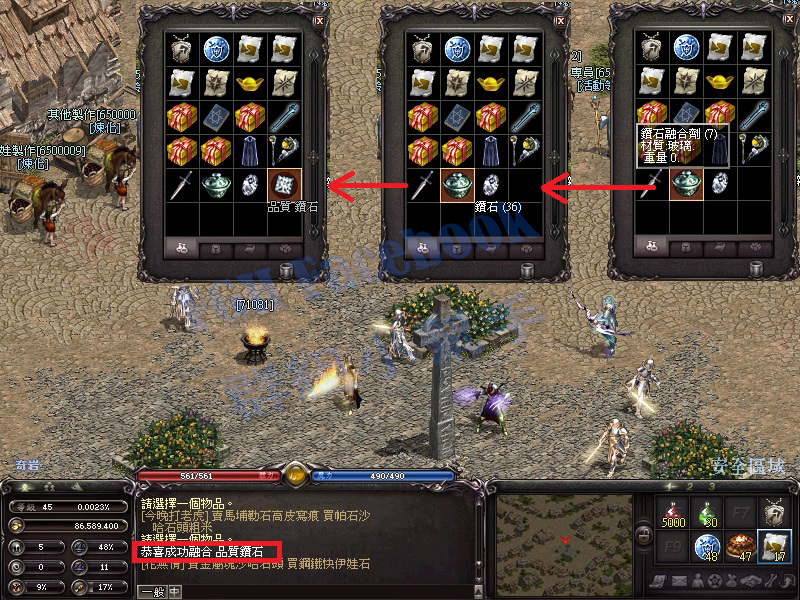Use the highlighted scroll hotbar item (17)

[775, 546]
